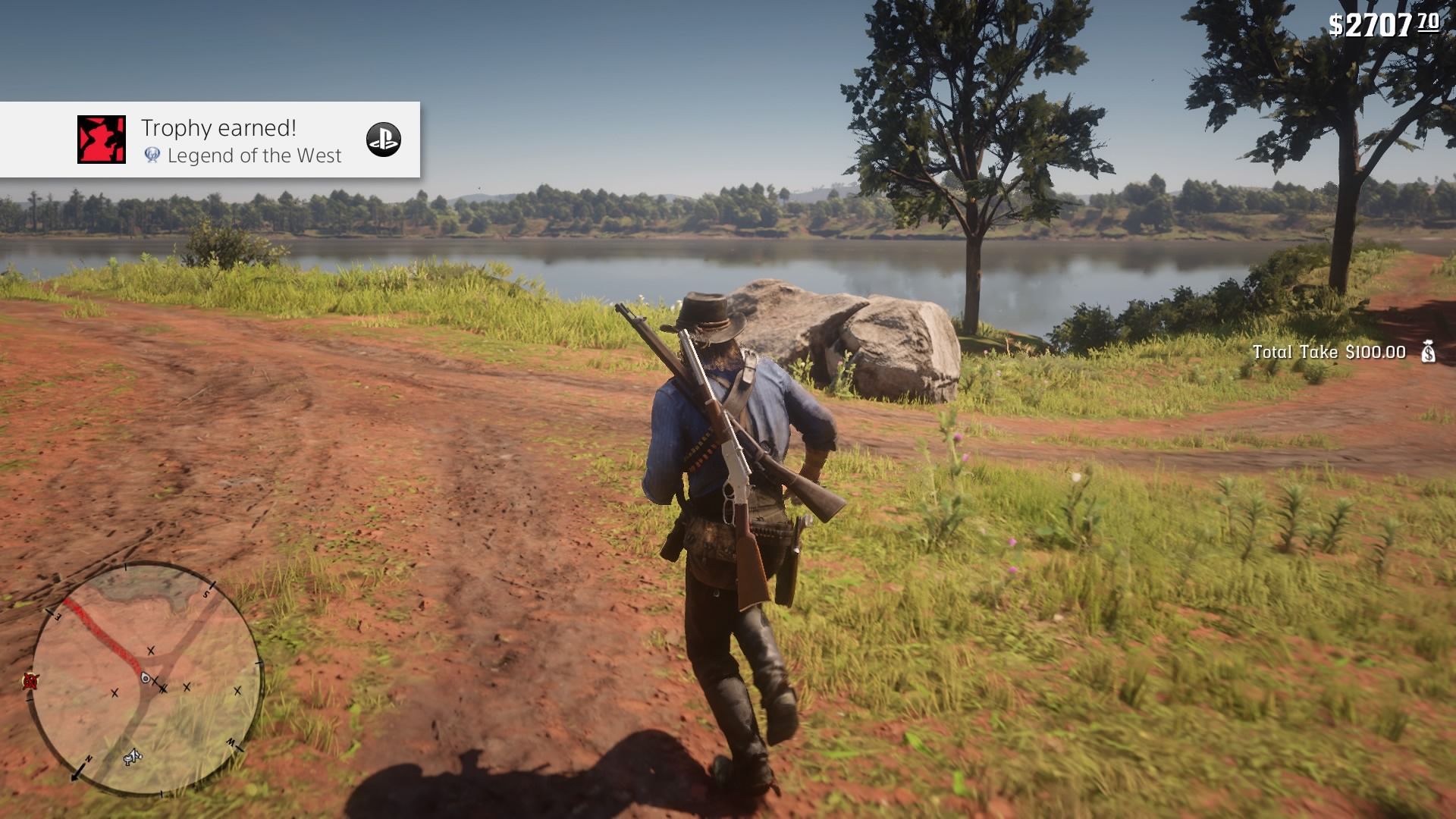Select the white horse icon on the minimap
This screenshot has width=1456, height=819.
tap(133, 756)
